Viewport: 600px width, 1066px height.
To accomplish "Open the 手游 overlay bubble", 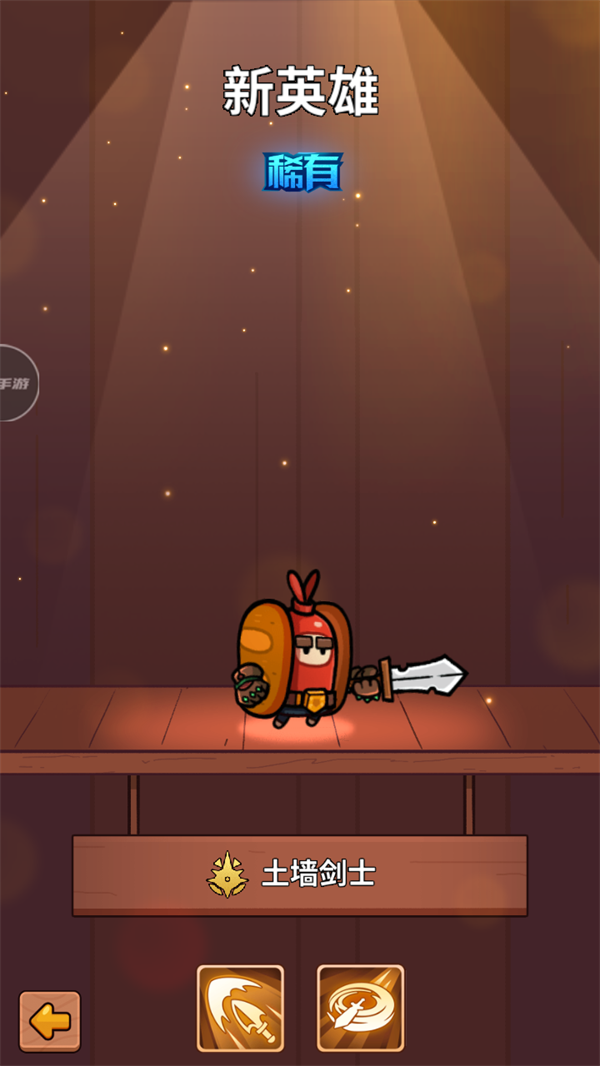I will point(16,383).
